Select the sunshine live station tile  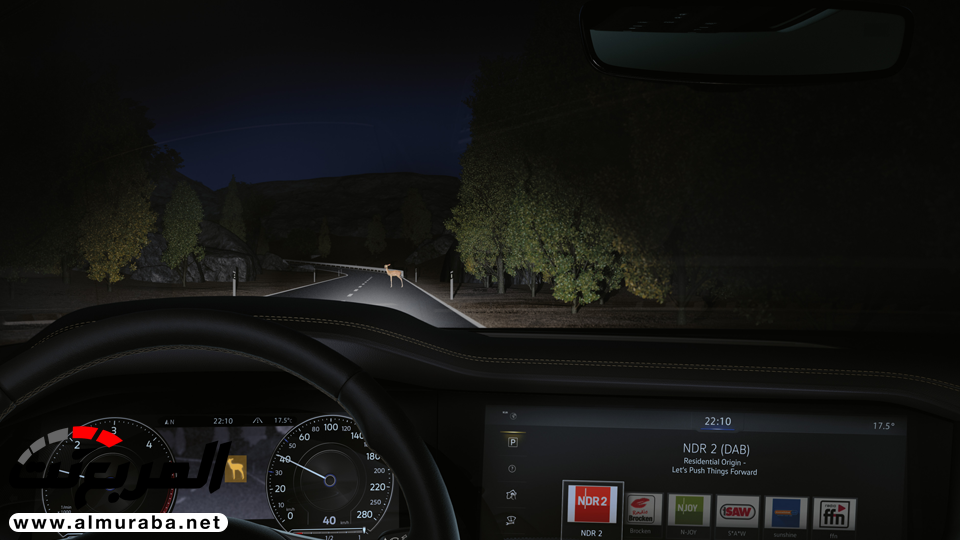[x=786, y=512]
